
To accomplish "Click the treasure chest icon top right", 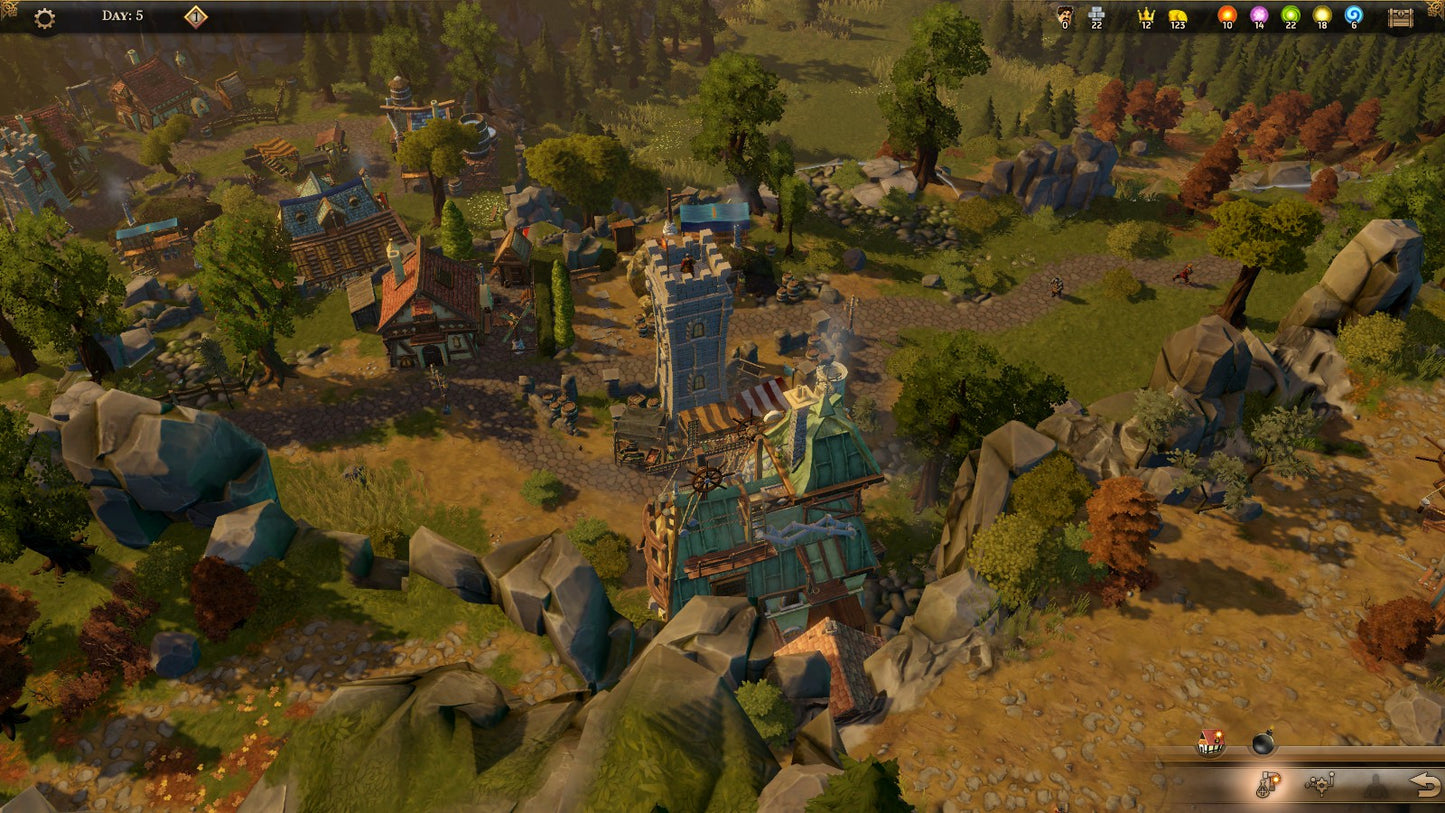I will 1399,17.
